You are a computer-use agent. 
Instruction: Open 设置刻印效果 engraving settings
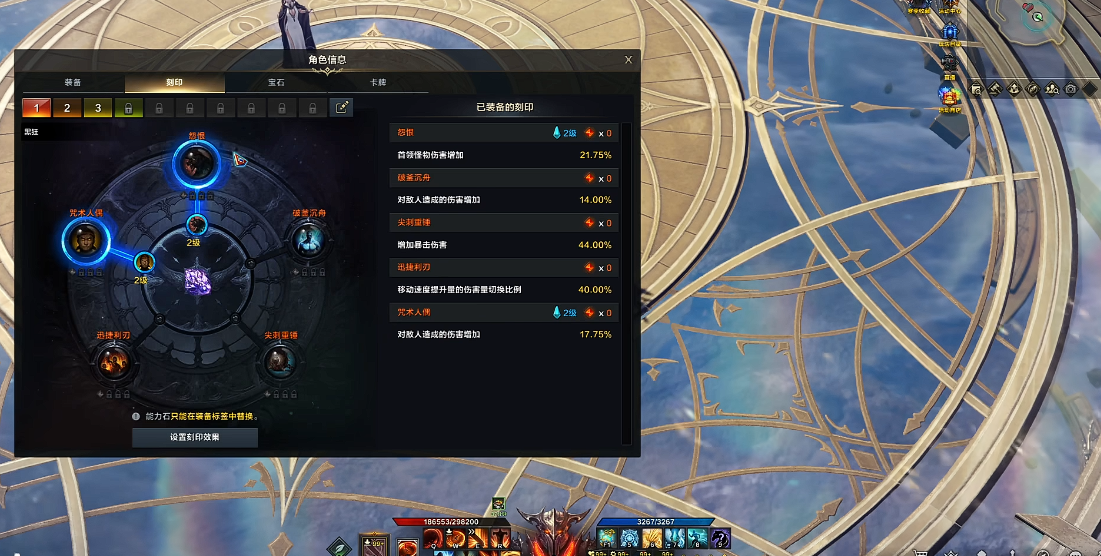pos(195,437)
